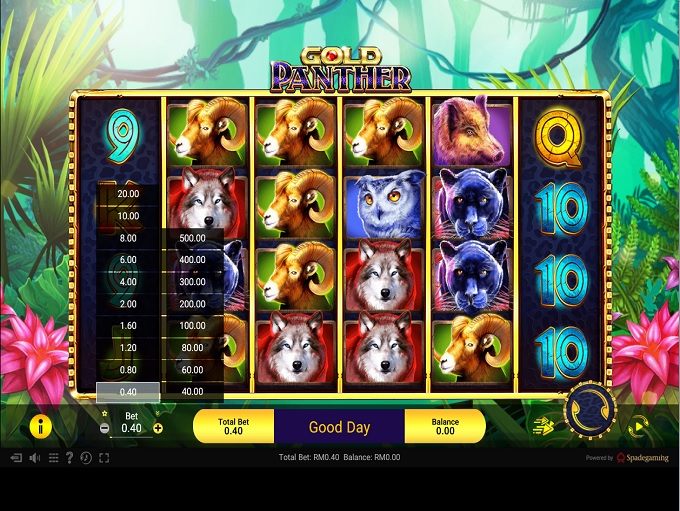Pick the highlighted 0.40 bet option
The width and height of the screenshot is (680, 511).
(x=128, y=392)
